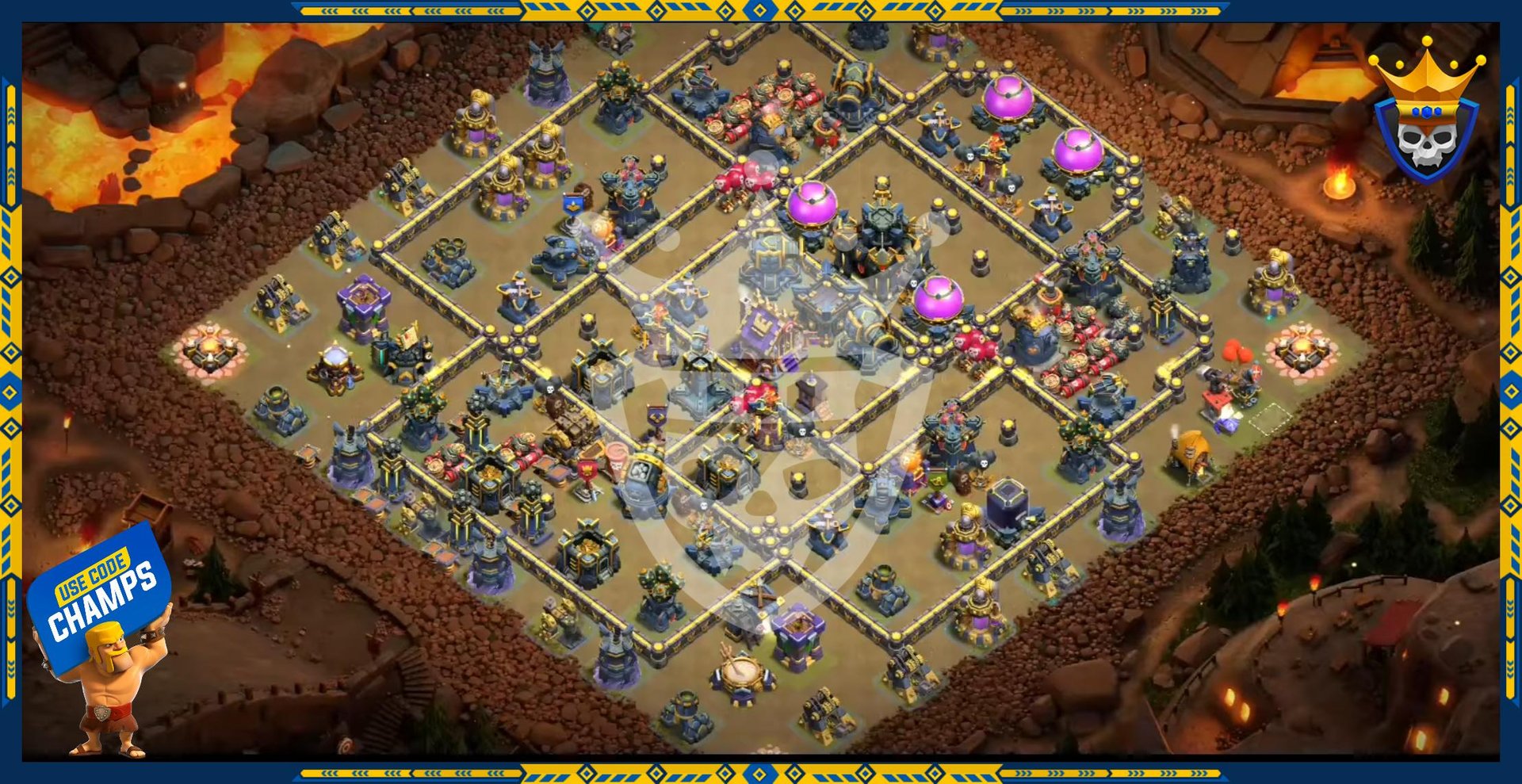The width and height of the screenshot is (1522, 784).
Task: Click the Use Code CHAMPS banner
Action: [101, 595]
